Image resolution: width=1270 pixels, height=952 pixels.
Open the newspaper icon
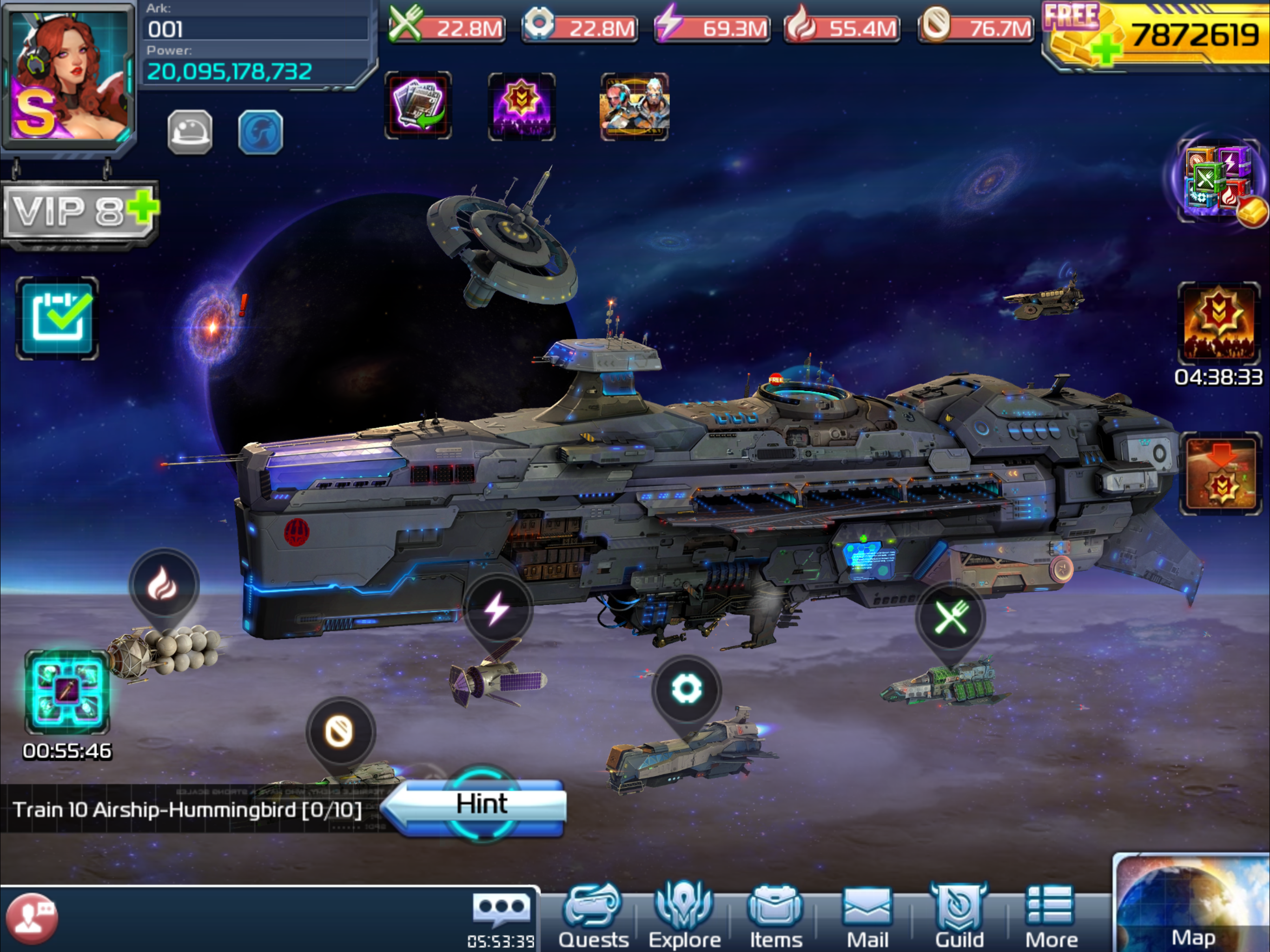418,106
